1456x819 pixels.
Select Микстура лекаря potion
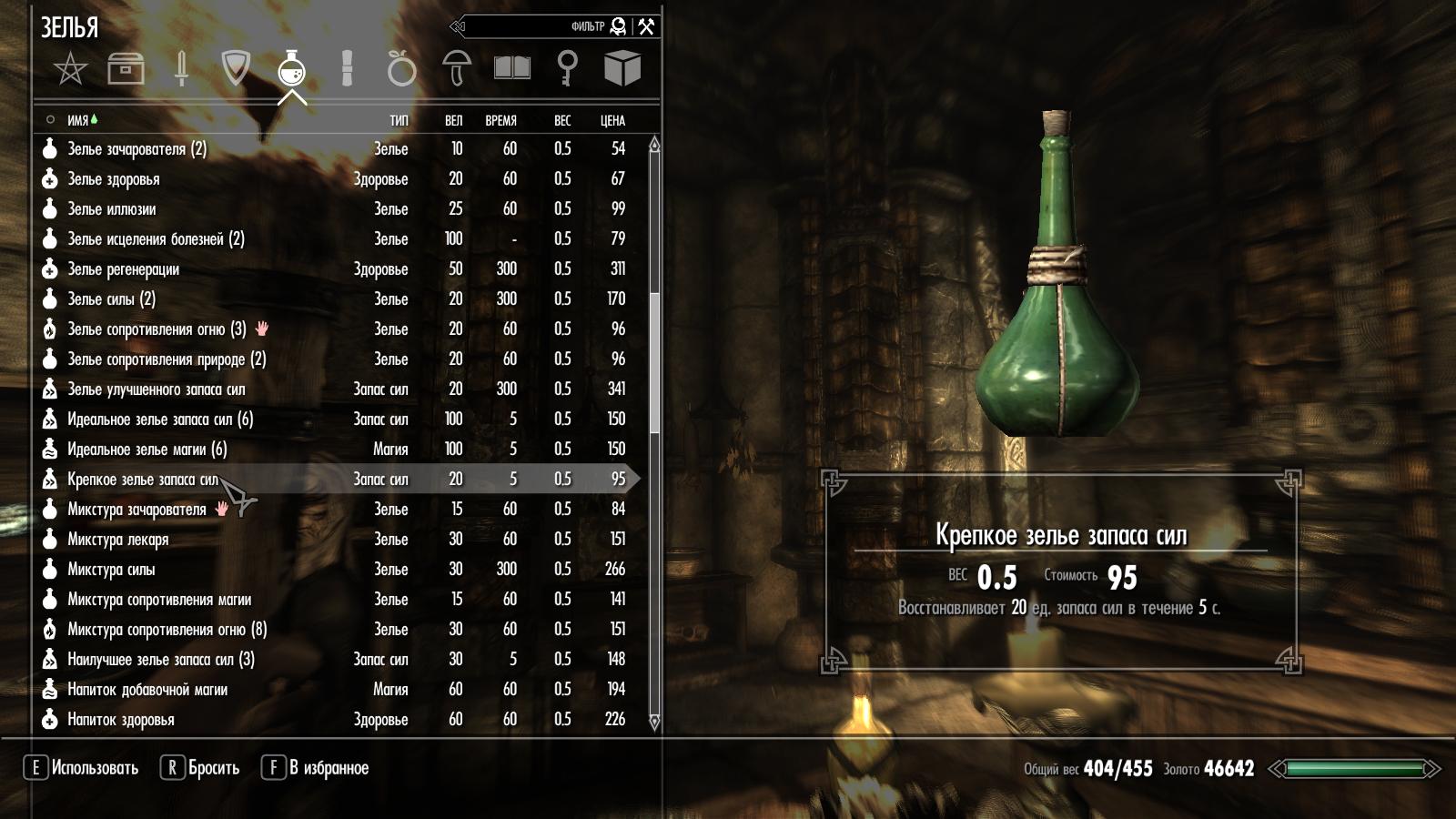[118, 540]
